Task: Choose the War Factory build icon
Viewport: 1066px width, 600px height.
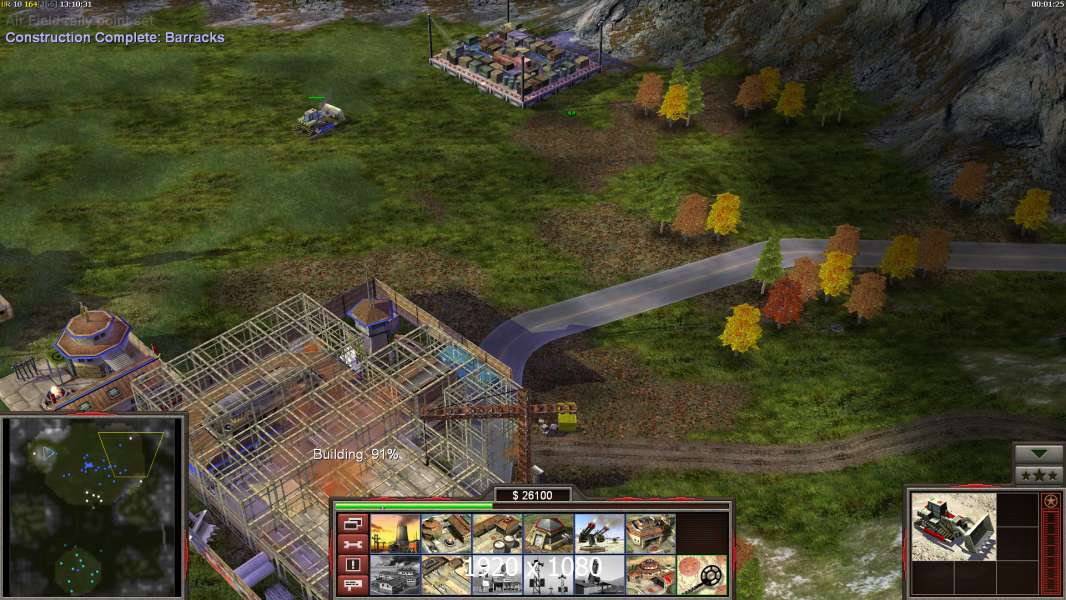Action: point(650,533)
